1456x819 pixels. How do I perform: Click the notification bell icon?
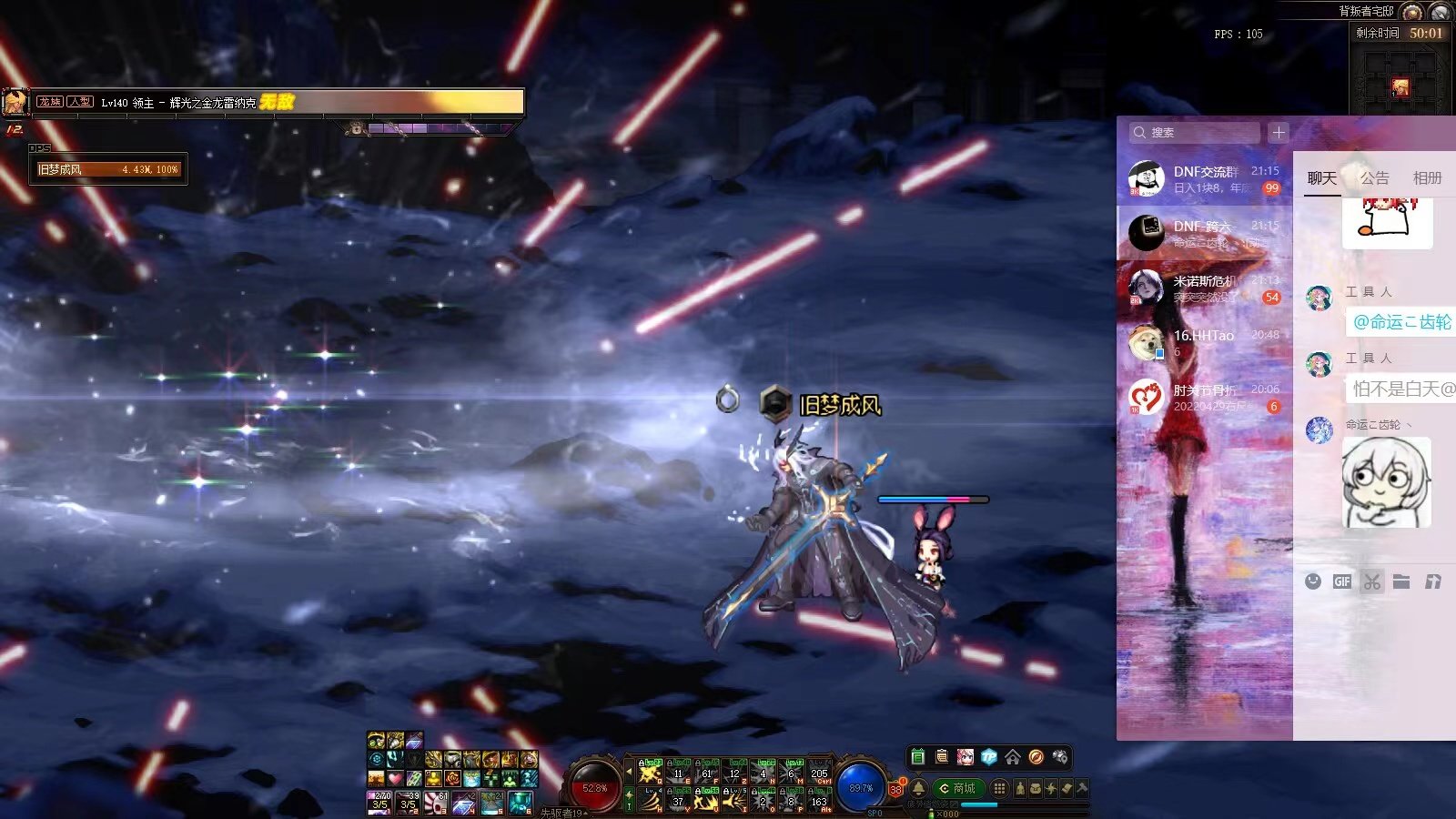click(918, 788)
